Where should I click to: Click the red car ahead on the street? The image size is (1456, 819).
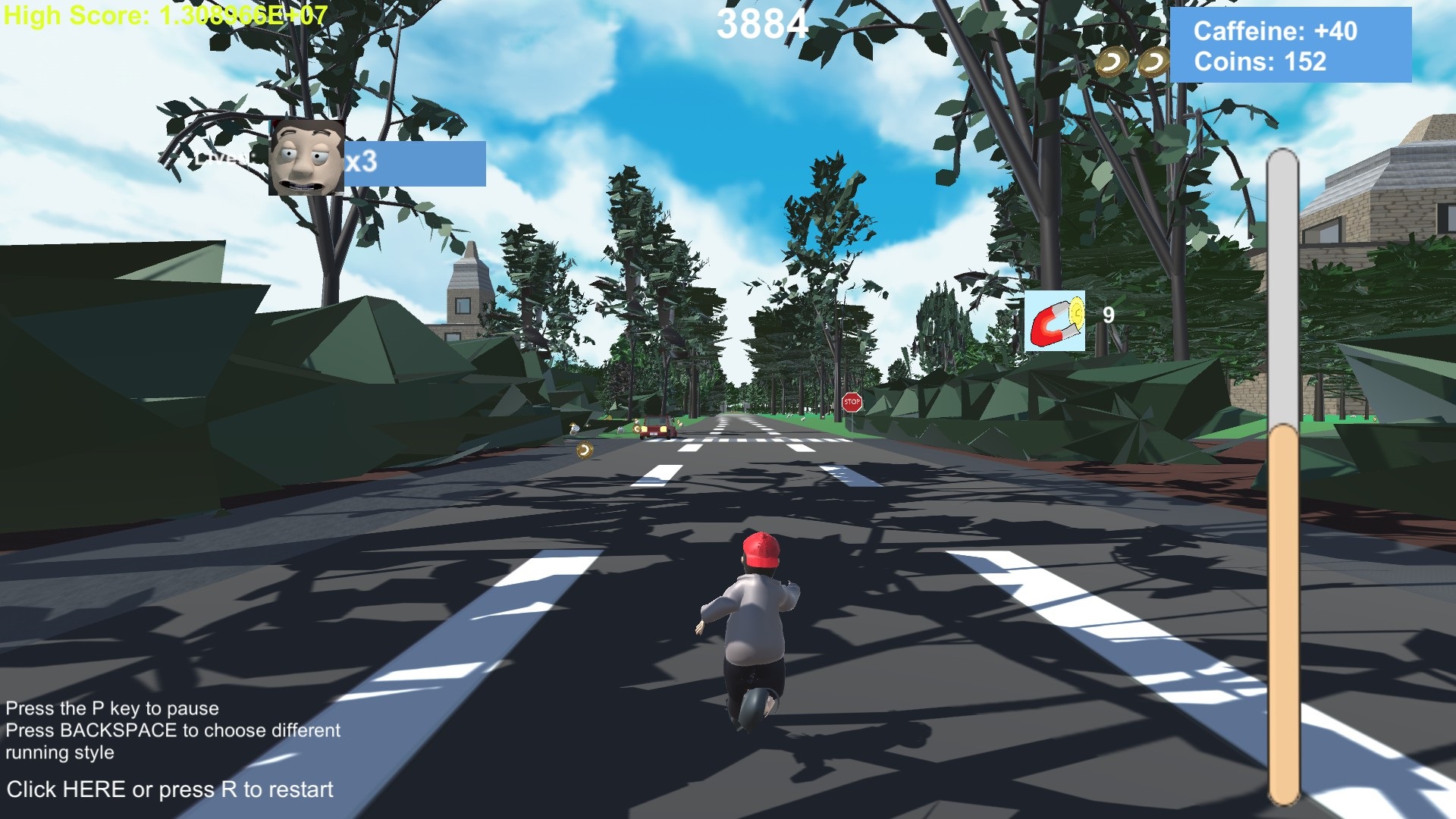coord(654,429)
